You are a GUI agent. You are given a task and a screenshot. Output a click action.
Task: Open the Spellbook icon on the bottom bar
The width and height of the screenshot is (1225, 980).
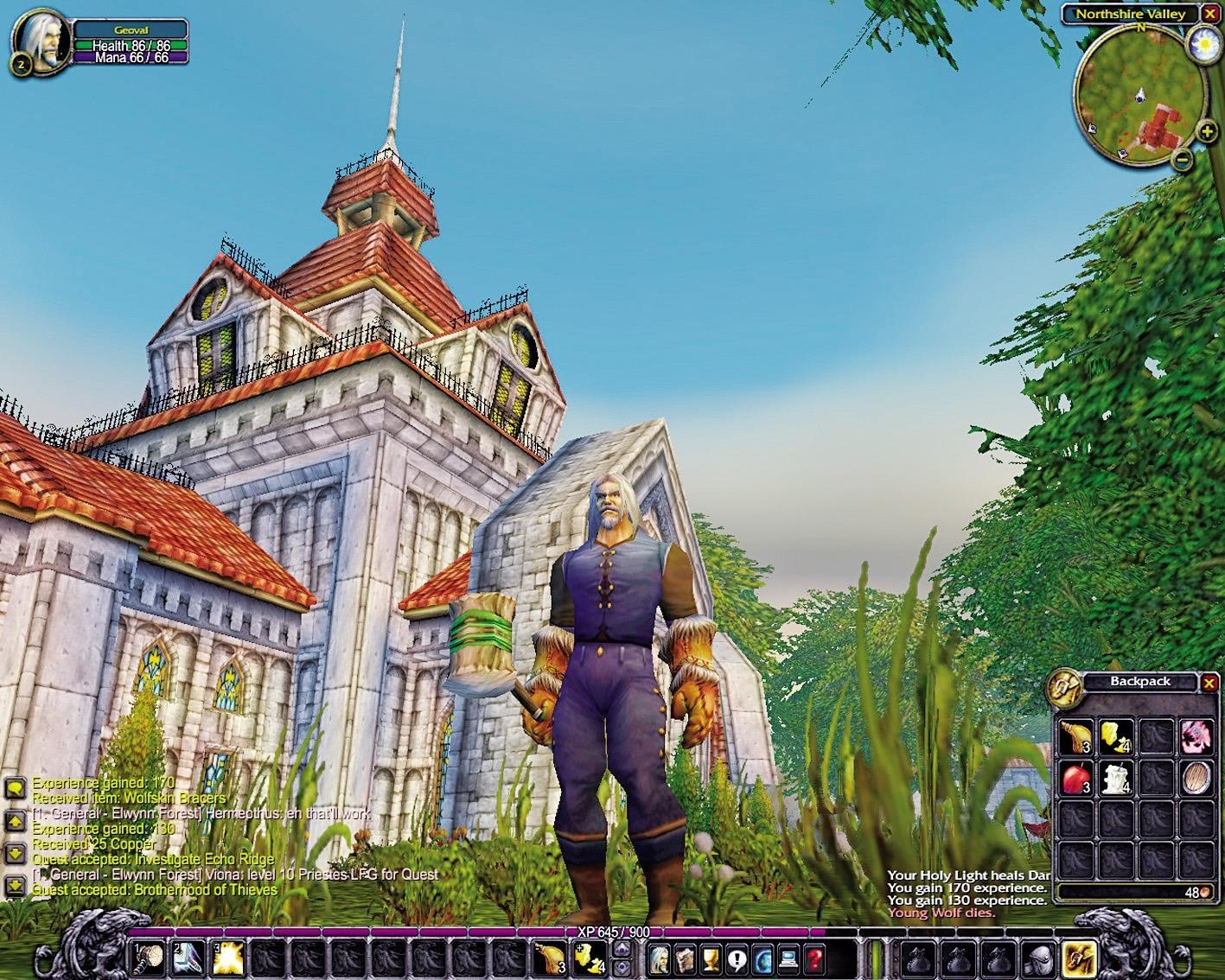(x=686, y=959)
